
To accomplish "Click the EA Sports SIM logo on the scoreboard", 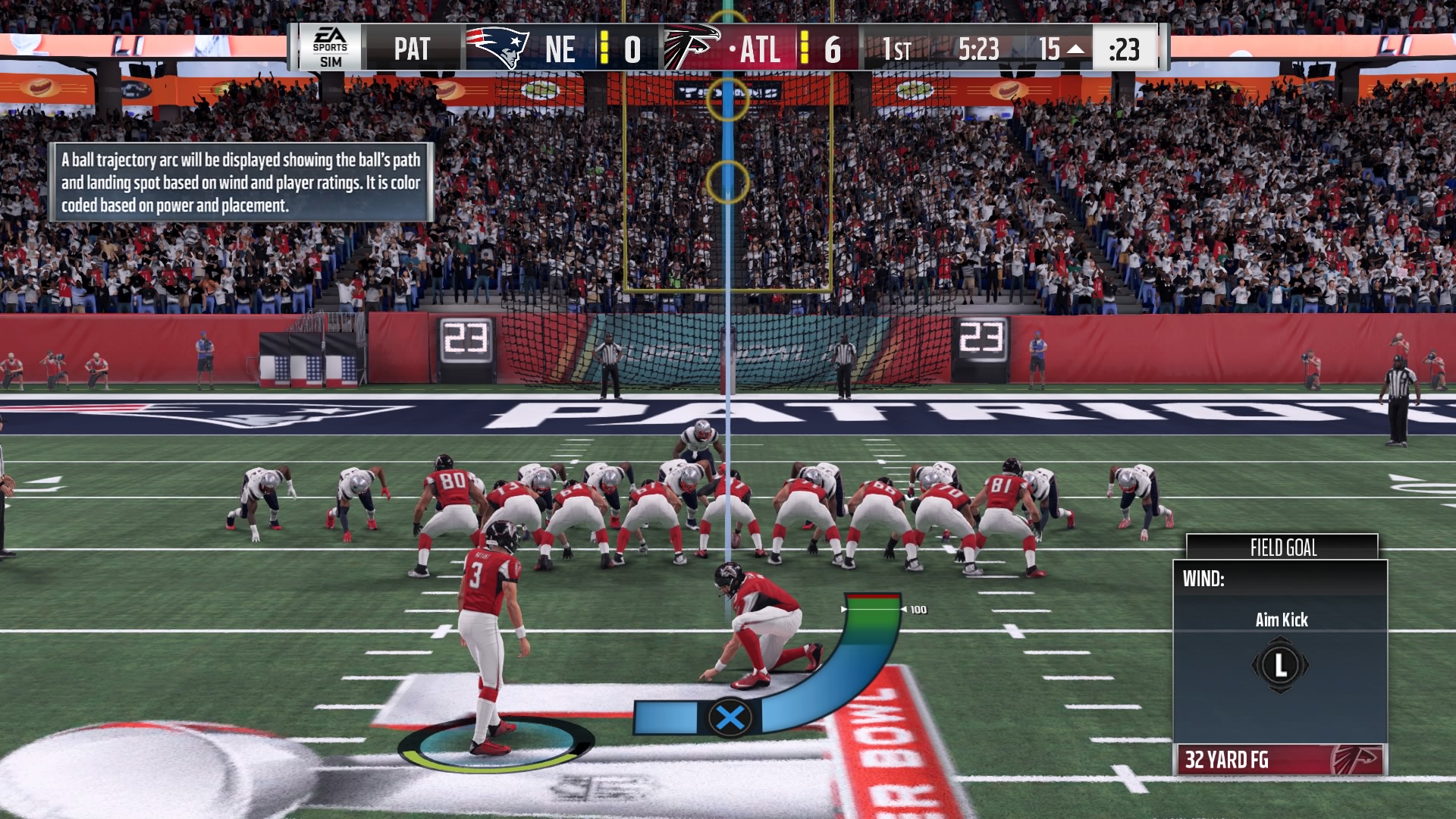I will point(331,48).
